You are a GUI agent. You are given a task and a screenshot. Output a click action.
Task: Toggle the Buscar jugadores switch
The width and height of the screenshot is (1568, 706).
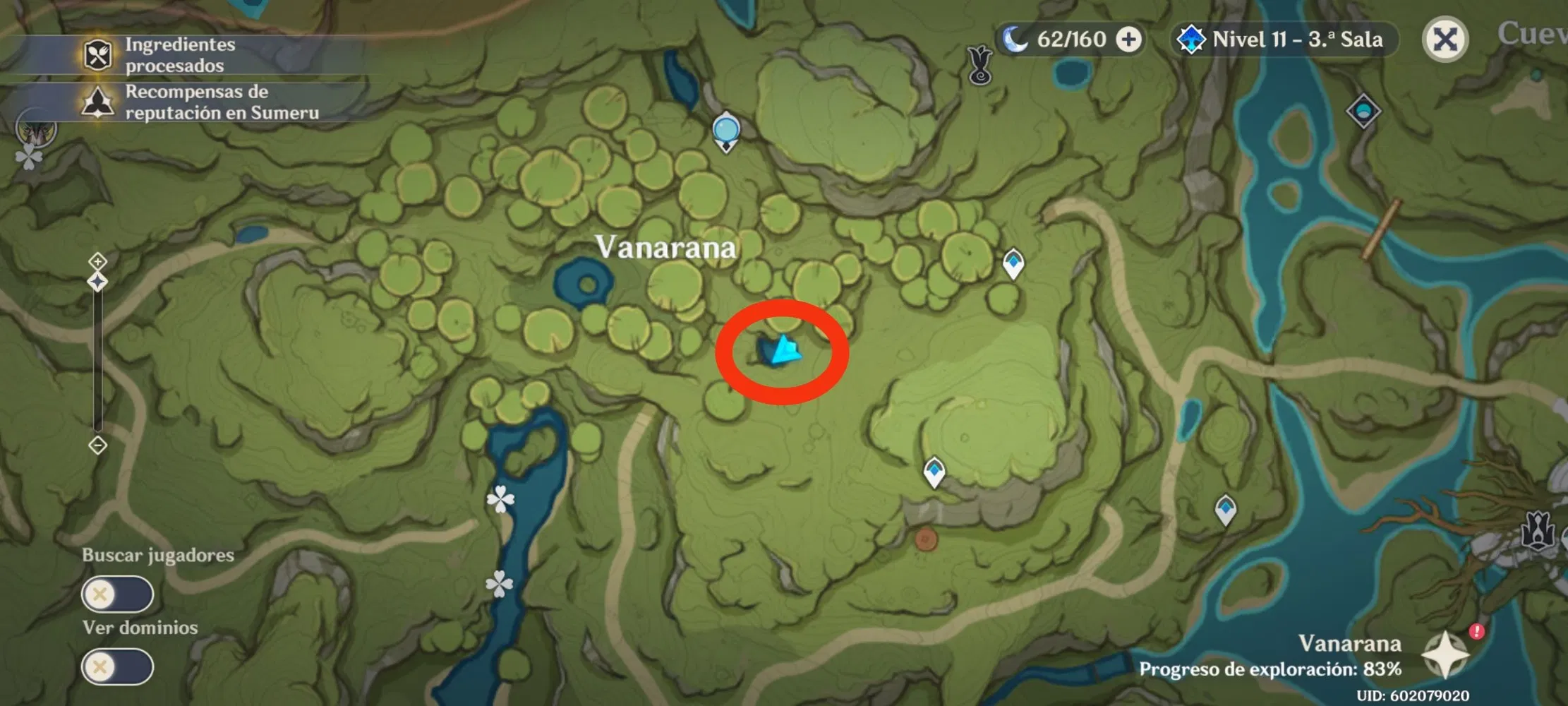point(117,594)
